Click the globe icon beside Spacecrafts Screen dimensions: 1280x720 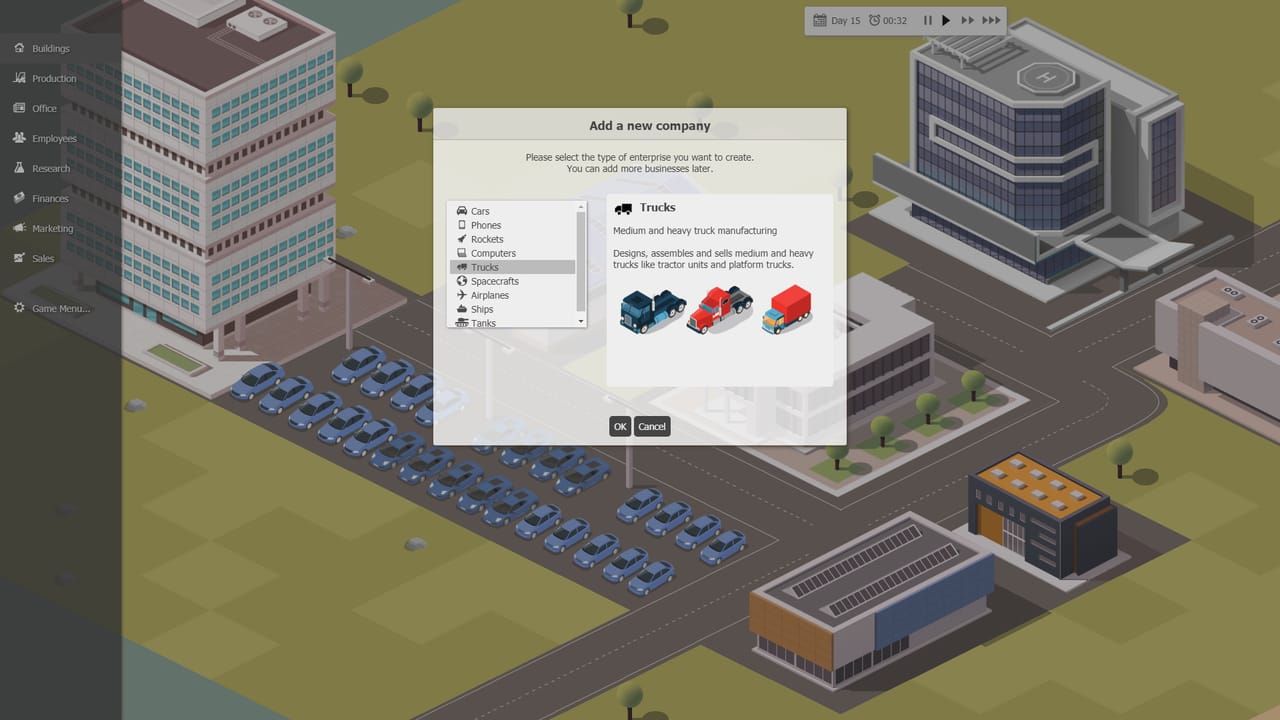[x=462, y=281]
